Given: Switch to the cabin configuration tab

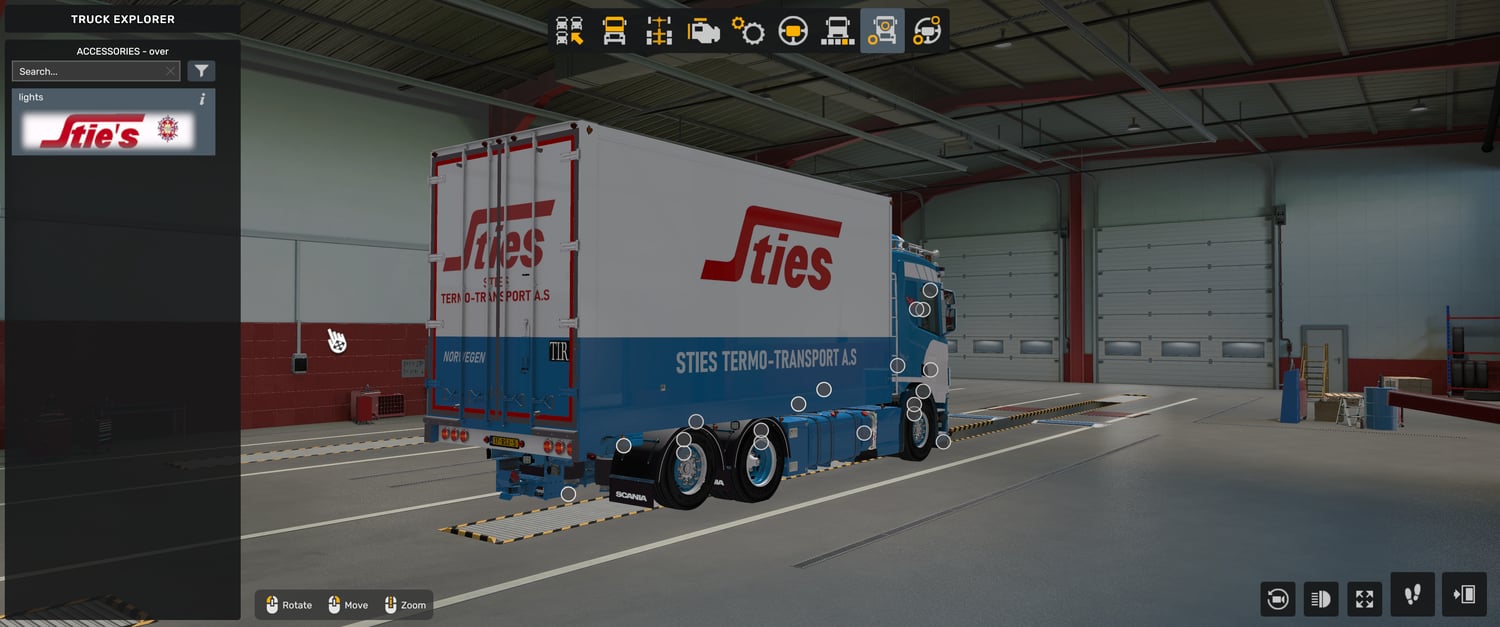Looking at the screenshot, I should point(614,31).
